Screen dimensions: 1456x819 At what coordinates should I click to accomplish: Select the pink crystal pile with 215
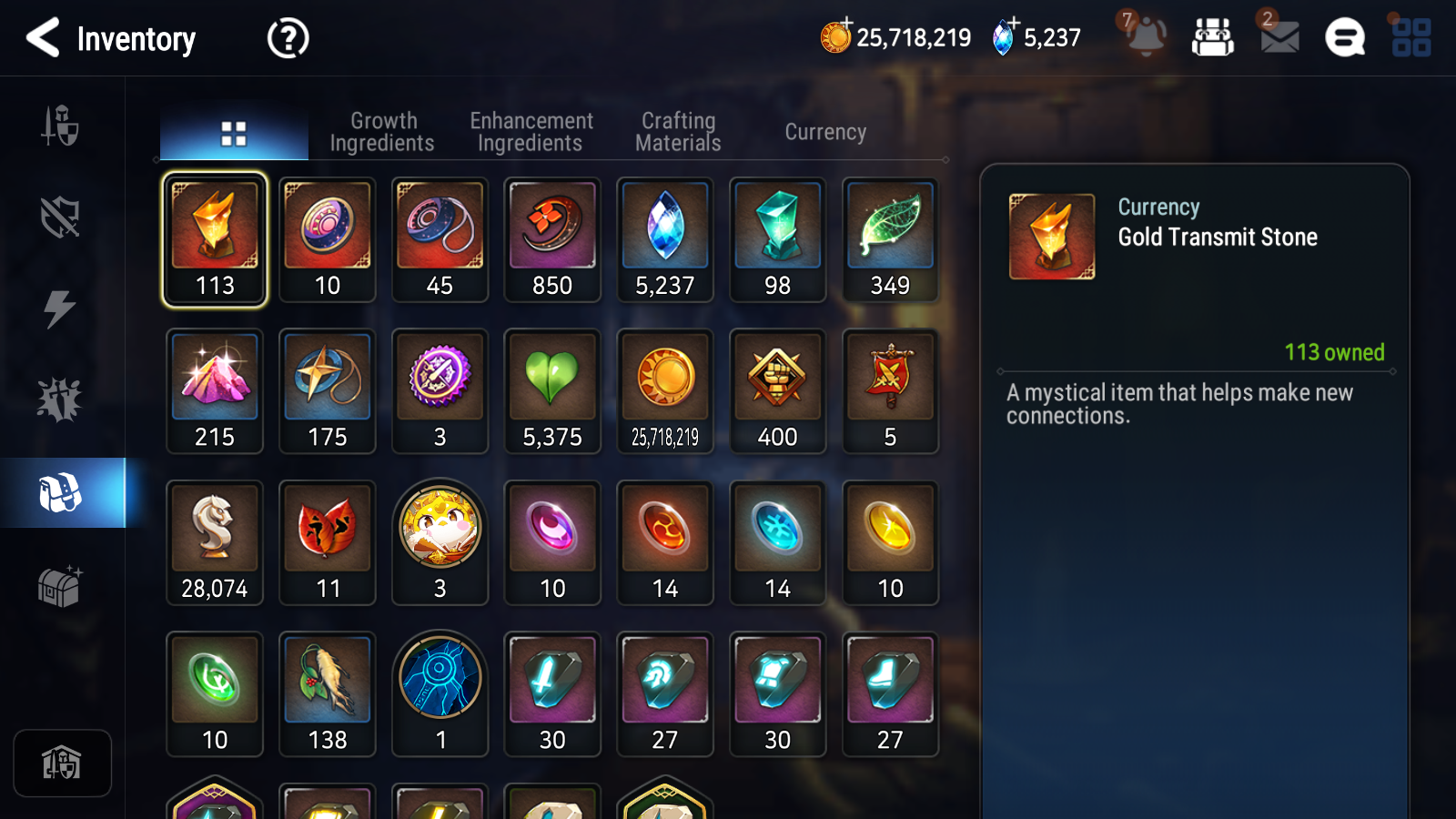coord(215,391)
